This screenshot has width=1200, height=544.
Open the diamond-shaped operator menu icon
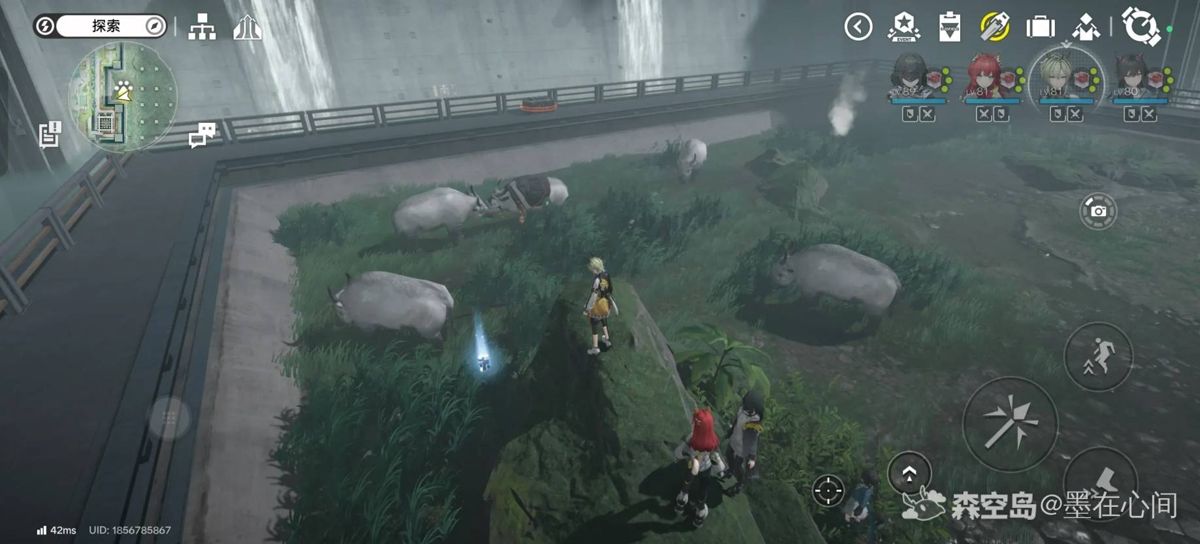pyautogui.click(x=1086, y=27)
